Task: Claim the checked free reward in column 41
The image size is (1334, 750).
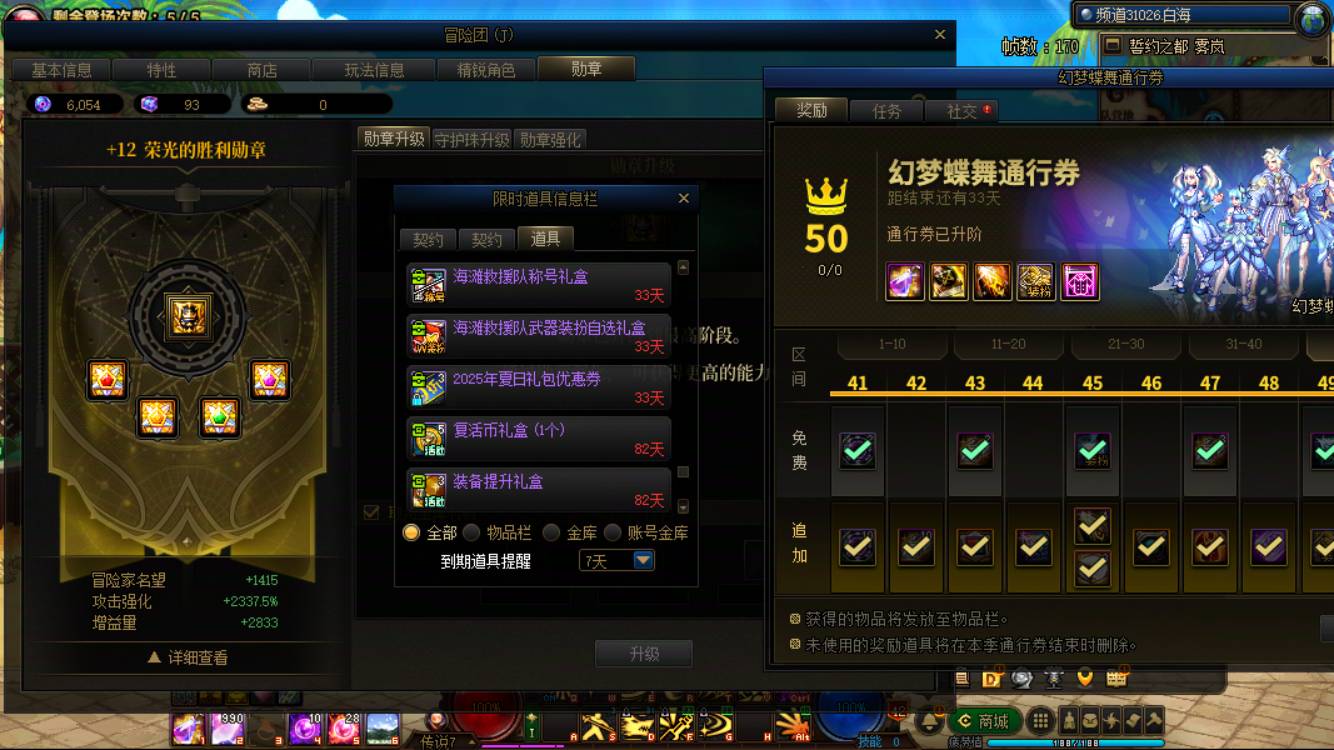Action: pyautogui.click(x=858, y=450)
